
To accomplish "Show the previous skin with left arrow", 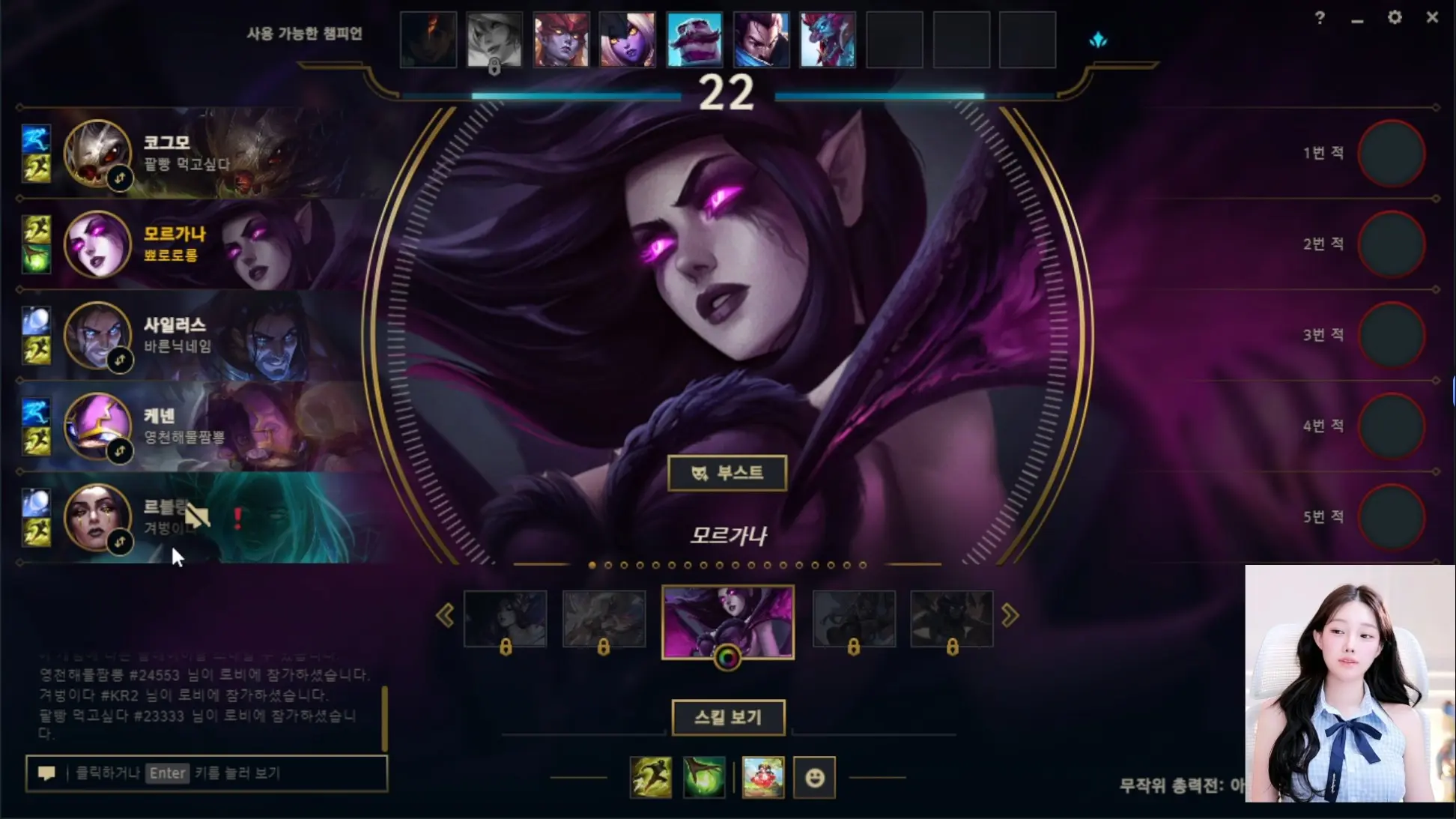I will tap(445, 616).
